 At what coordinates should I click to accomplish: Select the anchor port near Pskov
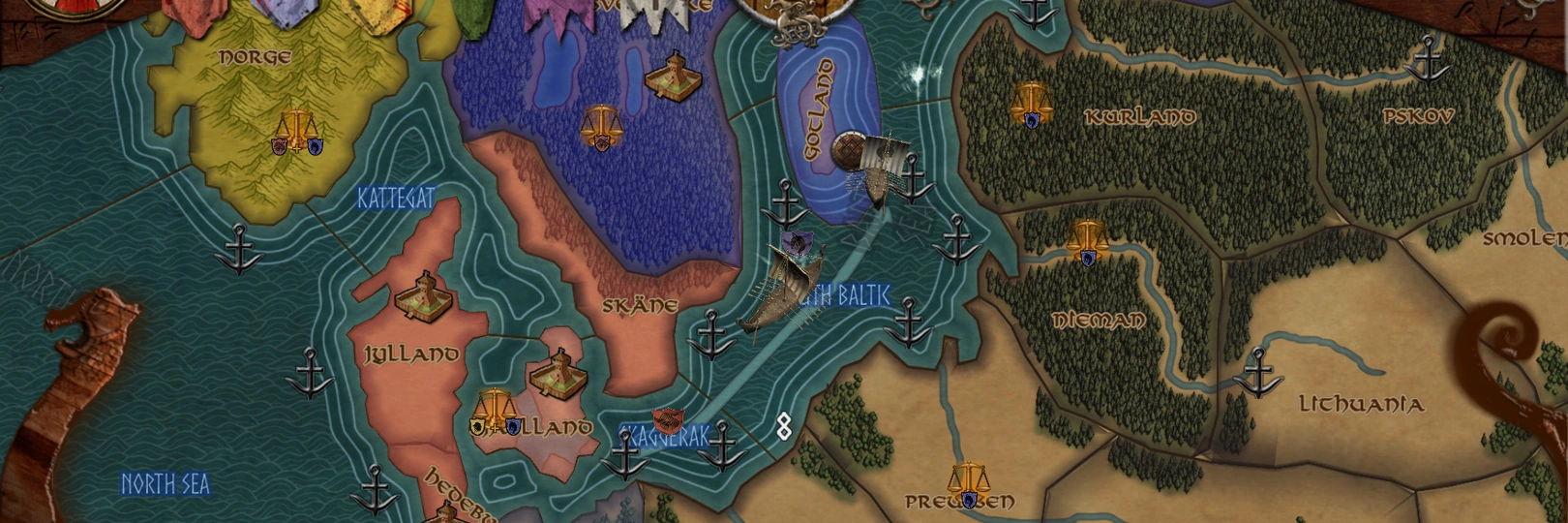click(1428, 59)
